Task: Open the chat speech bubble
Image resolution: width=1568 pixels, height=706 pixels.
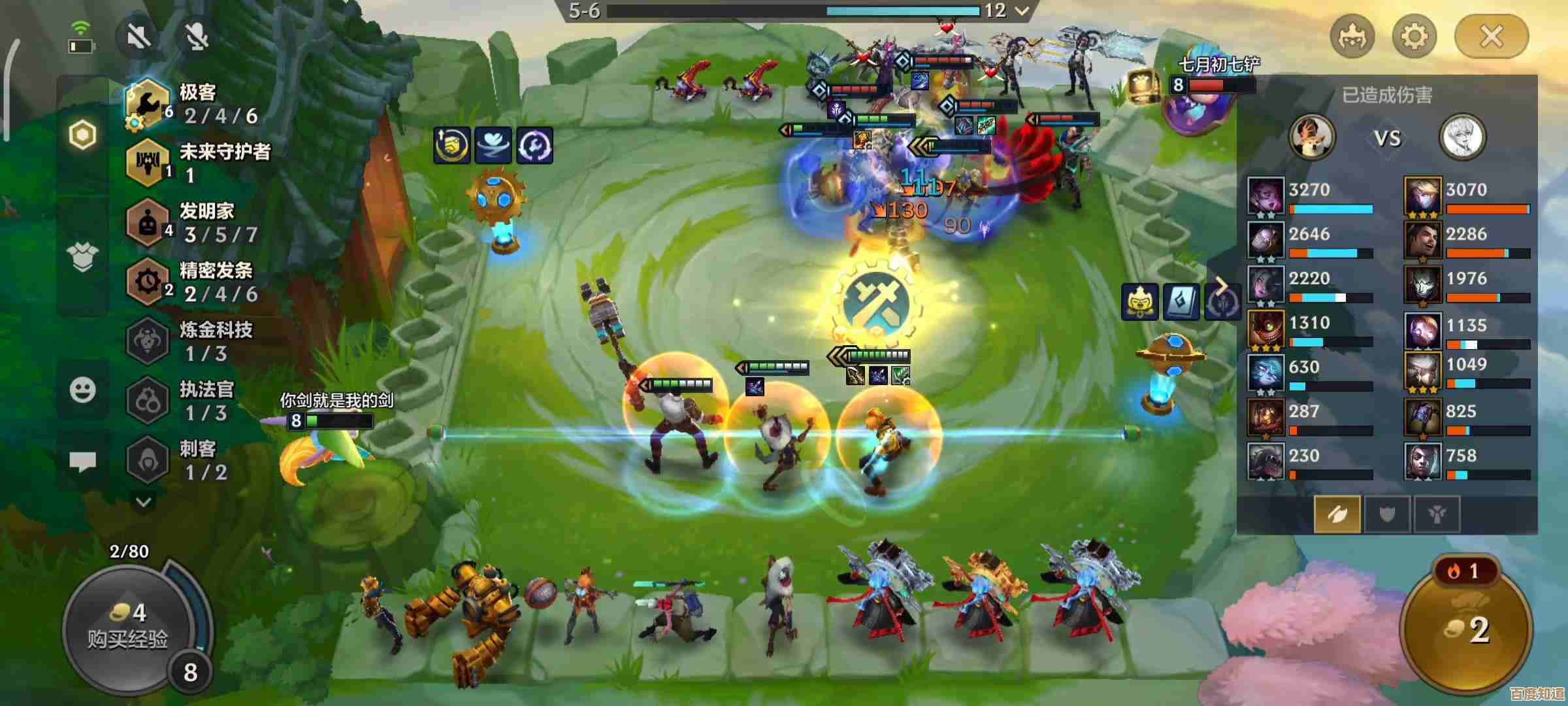Action: pyautogui.click(x=83, y=462)
